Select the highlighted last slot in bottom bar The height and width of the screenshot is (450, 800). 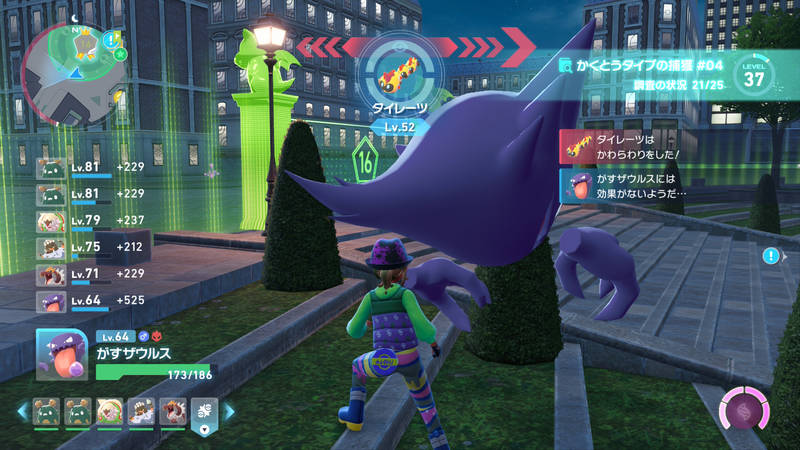pyautogui.click(x=203, y=411)
